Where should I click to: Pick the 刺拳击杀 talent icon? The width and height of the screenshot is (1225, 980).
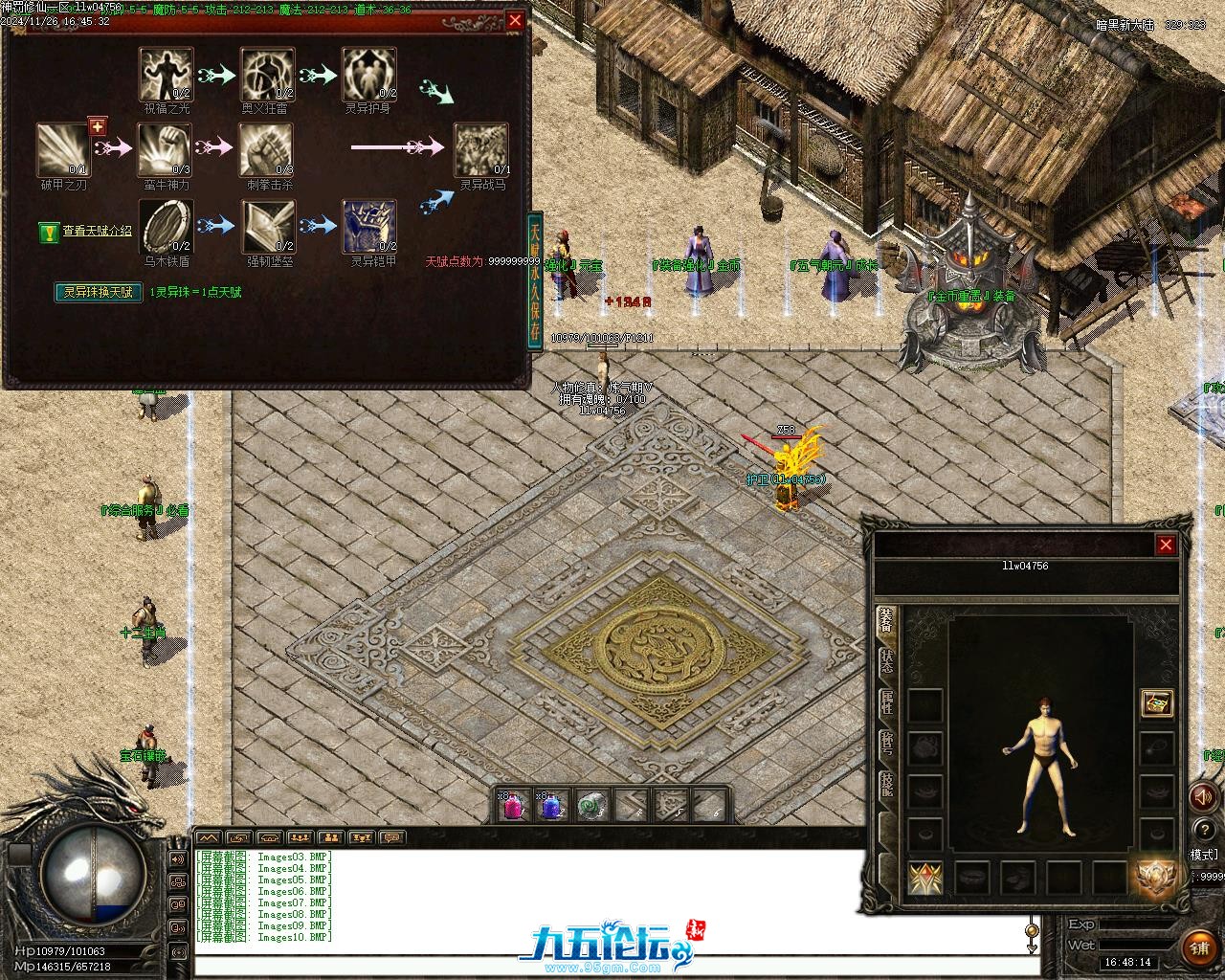tap(267, 149)
